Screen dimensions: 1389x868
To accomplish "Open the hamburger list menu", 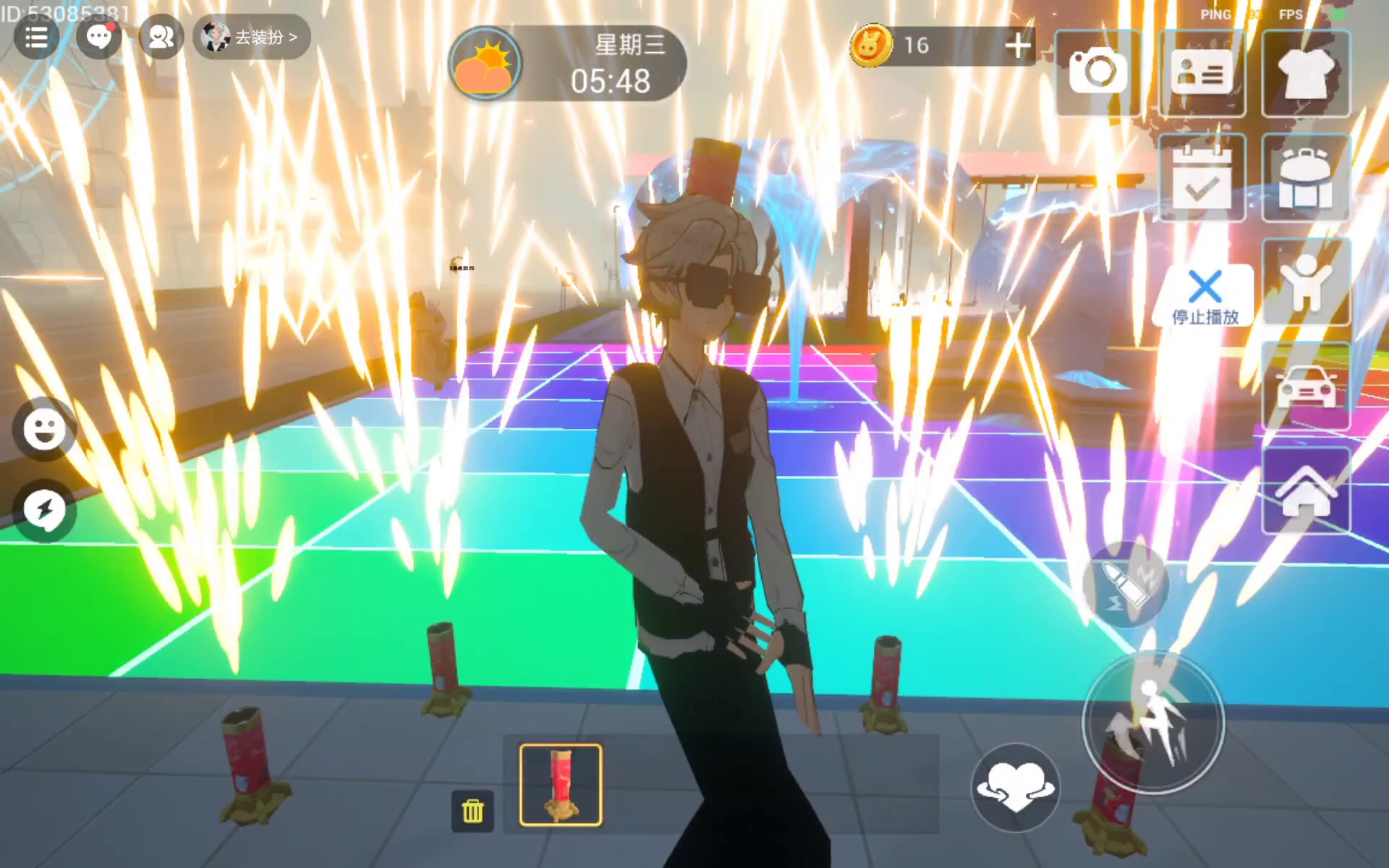I will (x=36, y=37).
